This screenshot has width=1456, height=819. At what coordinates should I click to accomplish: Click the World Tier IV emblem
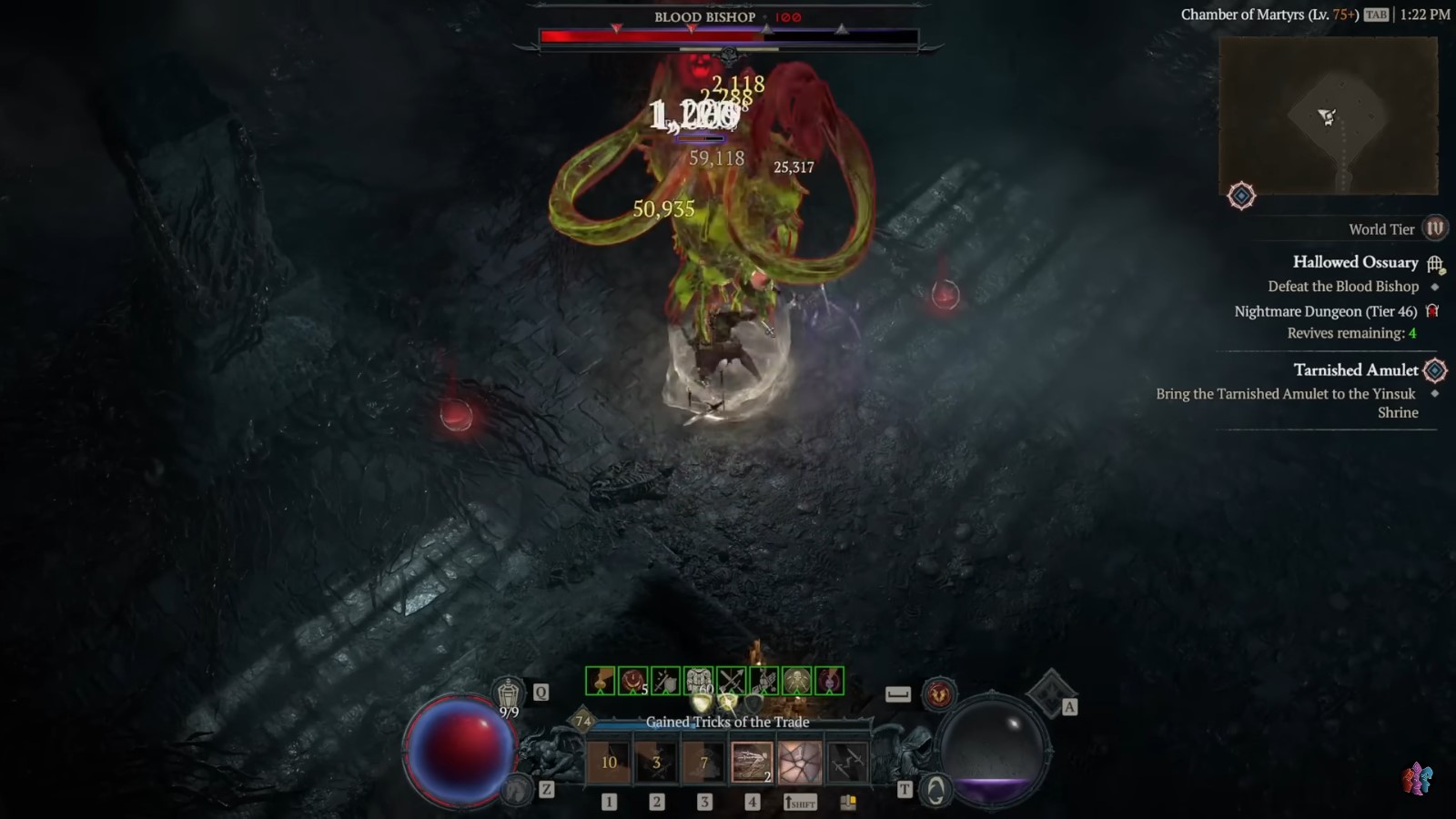1434,228
